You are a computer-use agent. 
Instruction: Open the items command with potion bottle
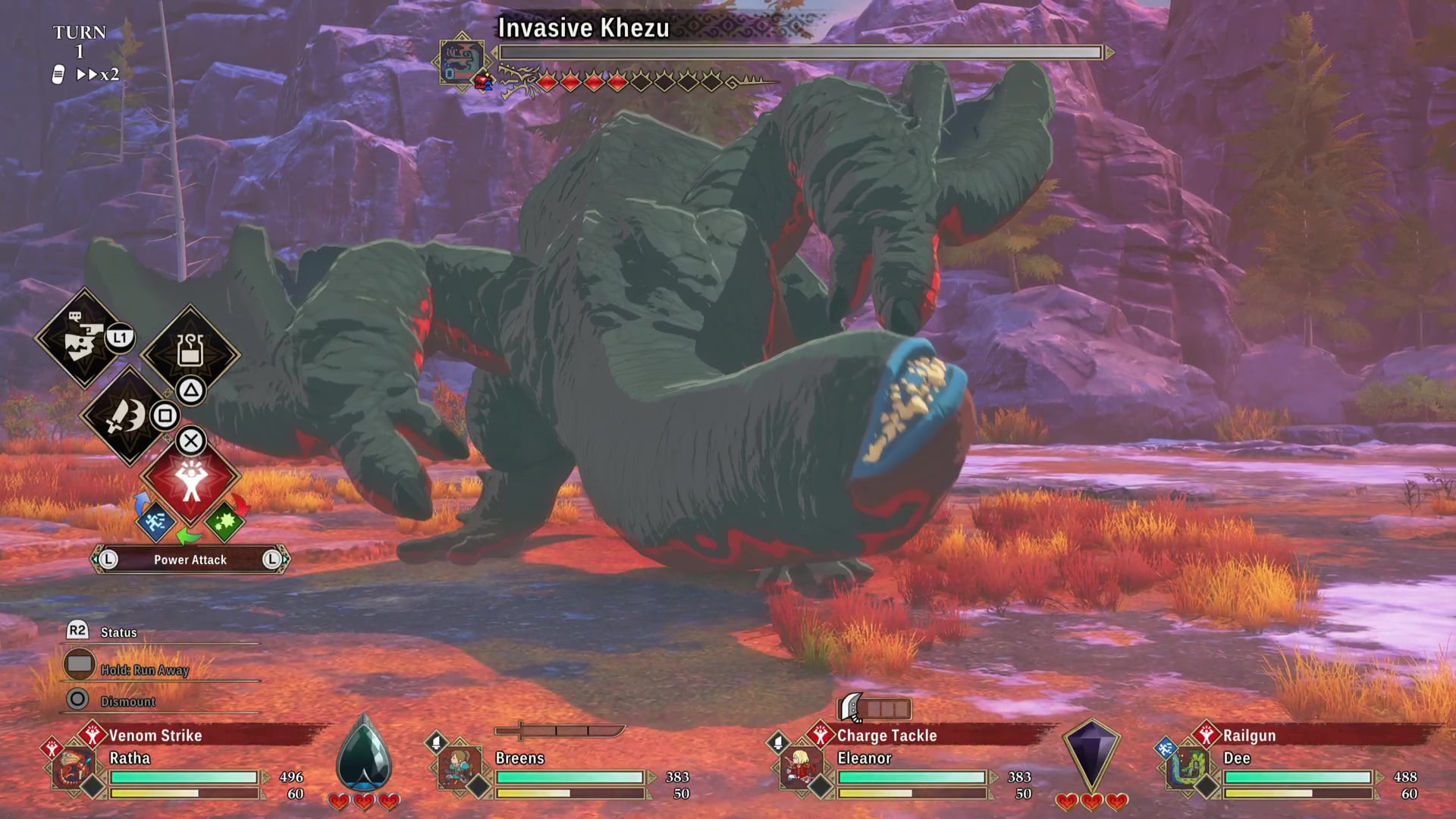pos(190,351)
